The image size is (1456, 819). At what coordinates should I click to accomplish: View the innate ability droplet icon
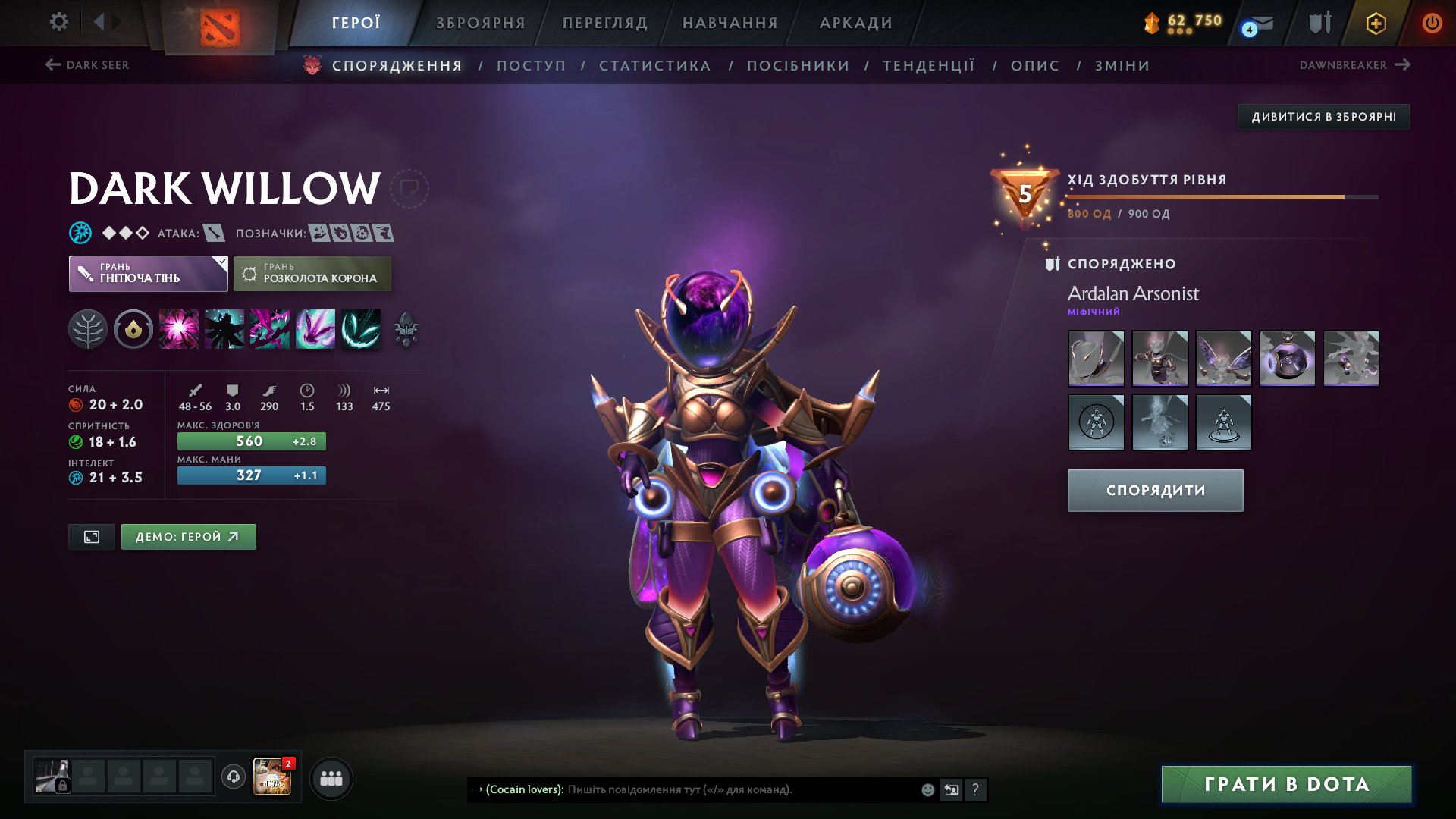[x=133, y=328]
